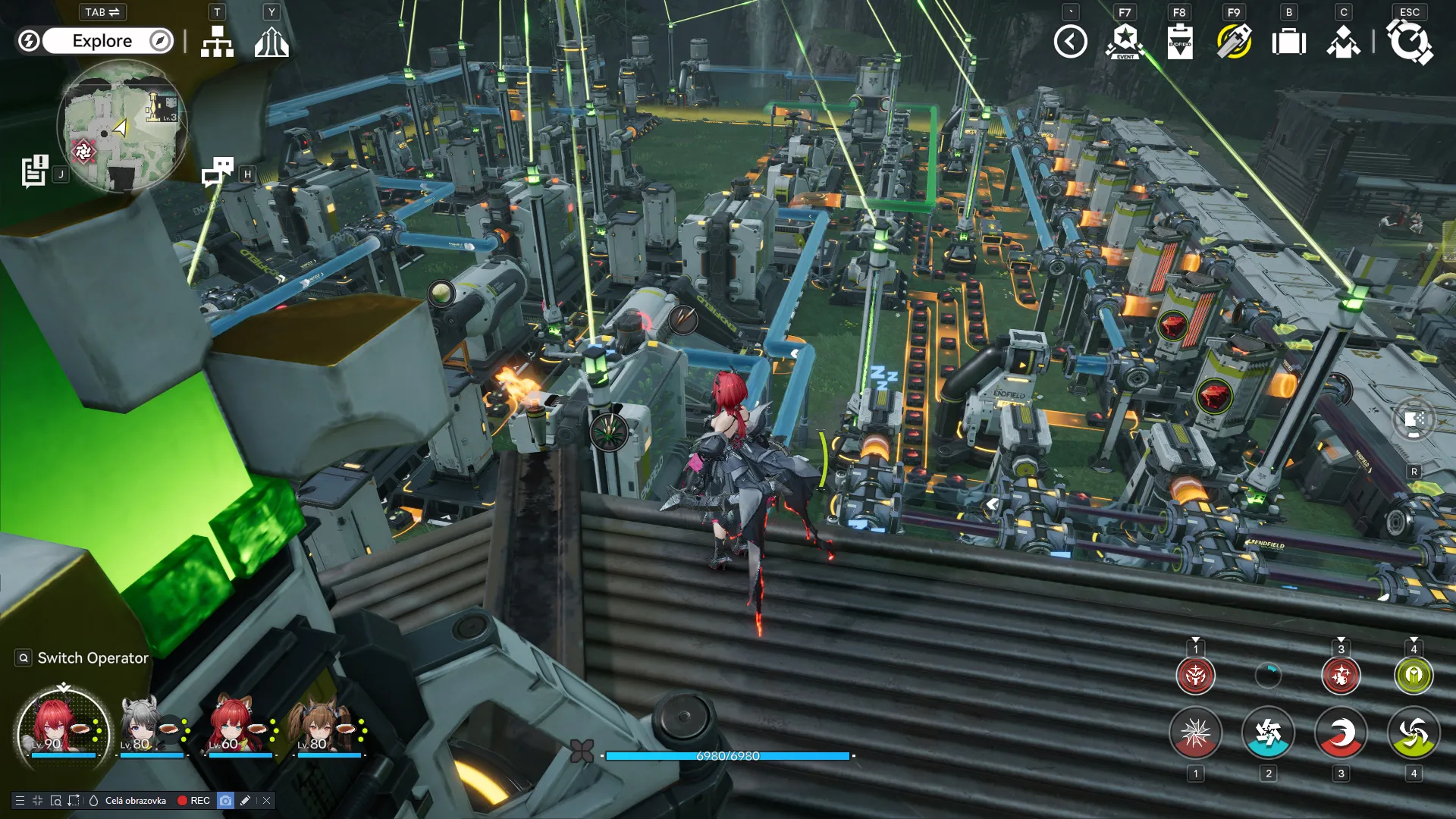Click the circled back-arrow icon
This screenshot has height=819, width=1456.
tap(1070, 42)
